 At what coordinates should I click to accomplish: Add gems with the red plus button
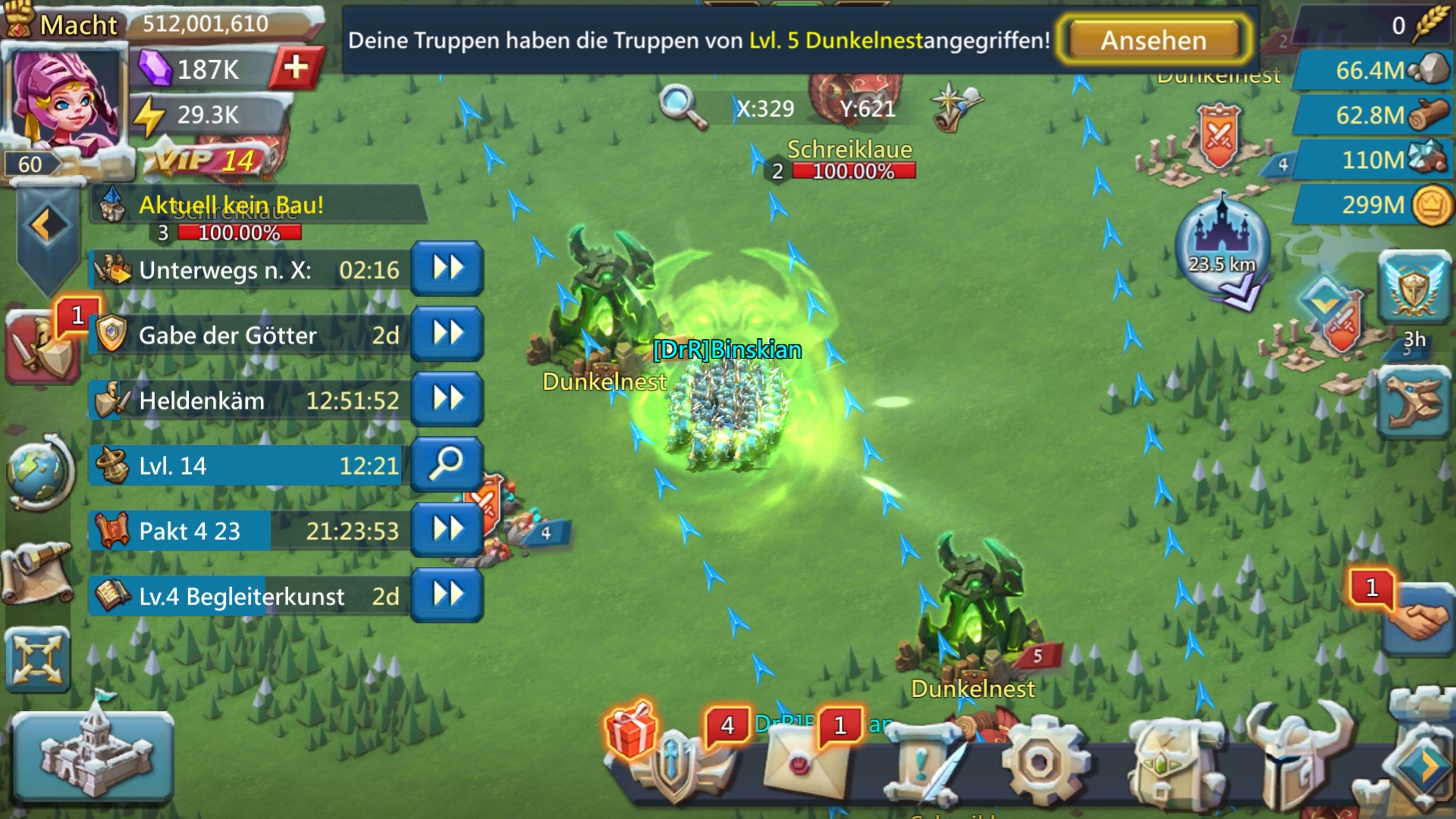(296, 68)
